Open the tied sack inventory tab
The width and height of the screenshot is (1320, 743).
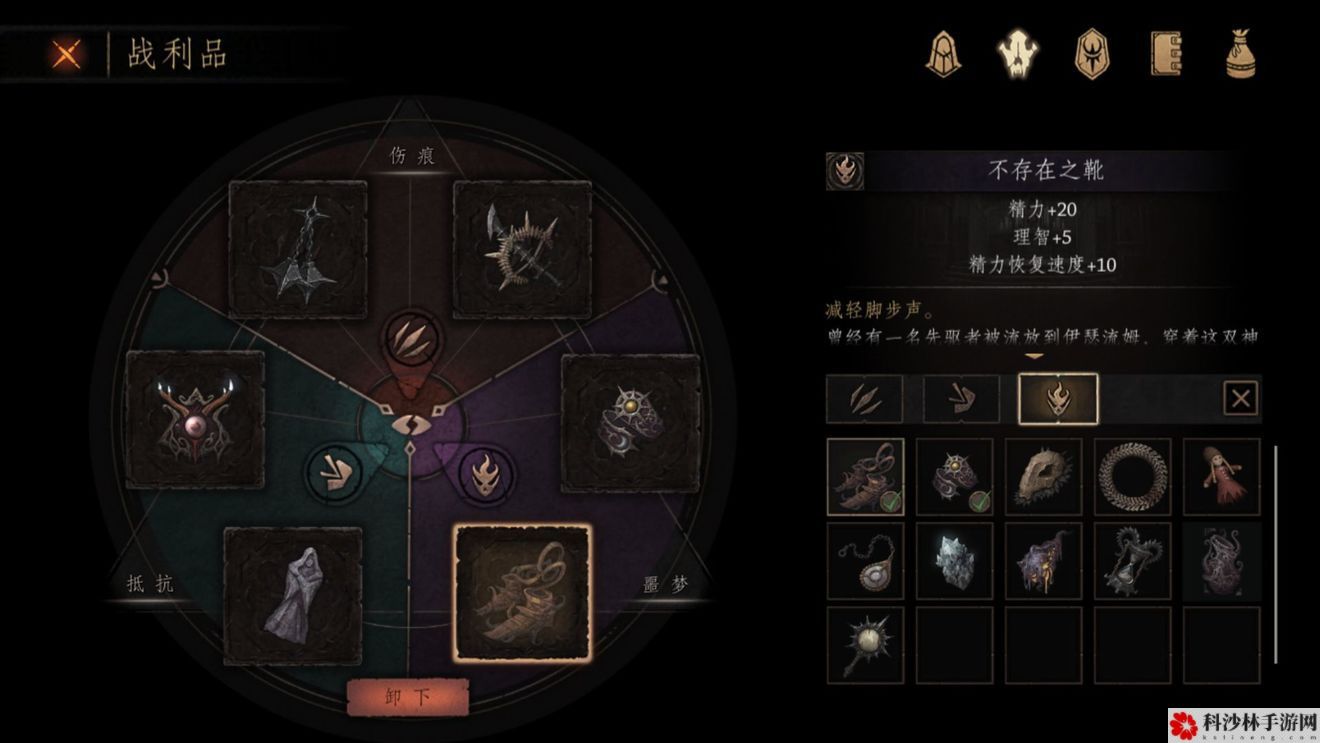1241,53
